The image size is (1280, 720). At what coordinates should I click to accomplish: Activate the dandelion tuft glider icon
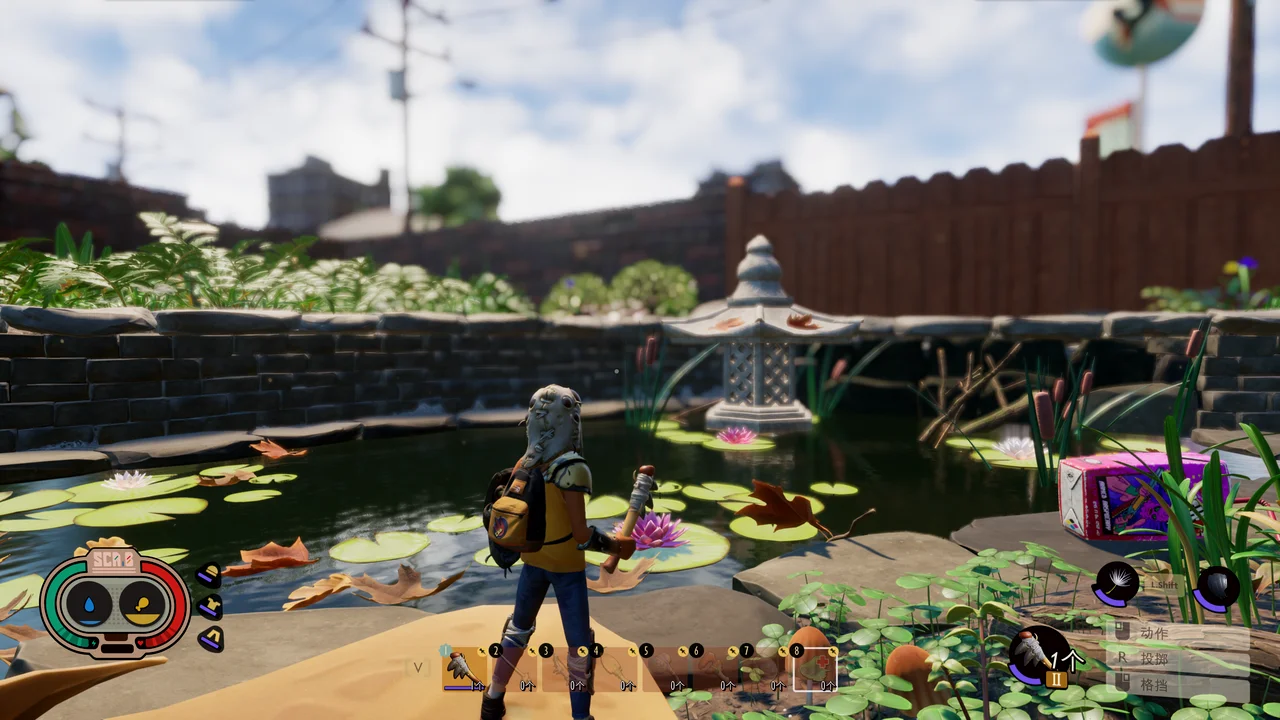pyautogui.click(x=1117, y=584)
